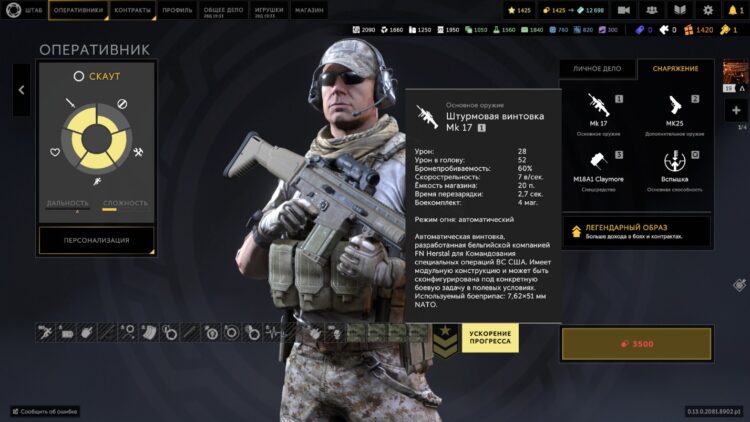Add a squad slot with the plus button

735,110
